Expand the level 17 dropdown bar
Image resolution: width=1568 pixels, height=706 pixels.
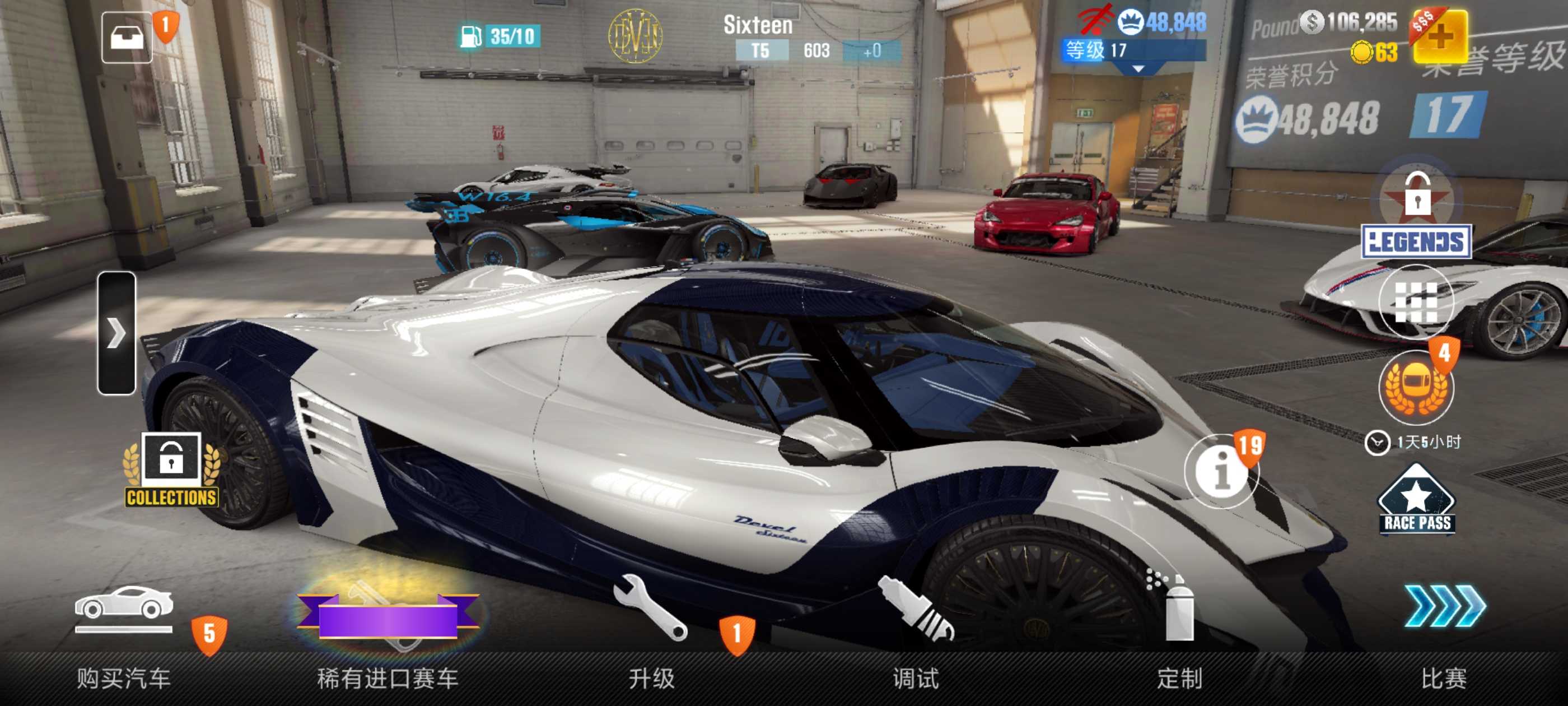tap(1135, 52)
